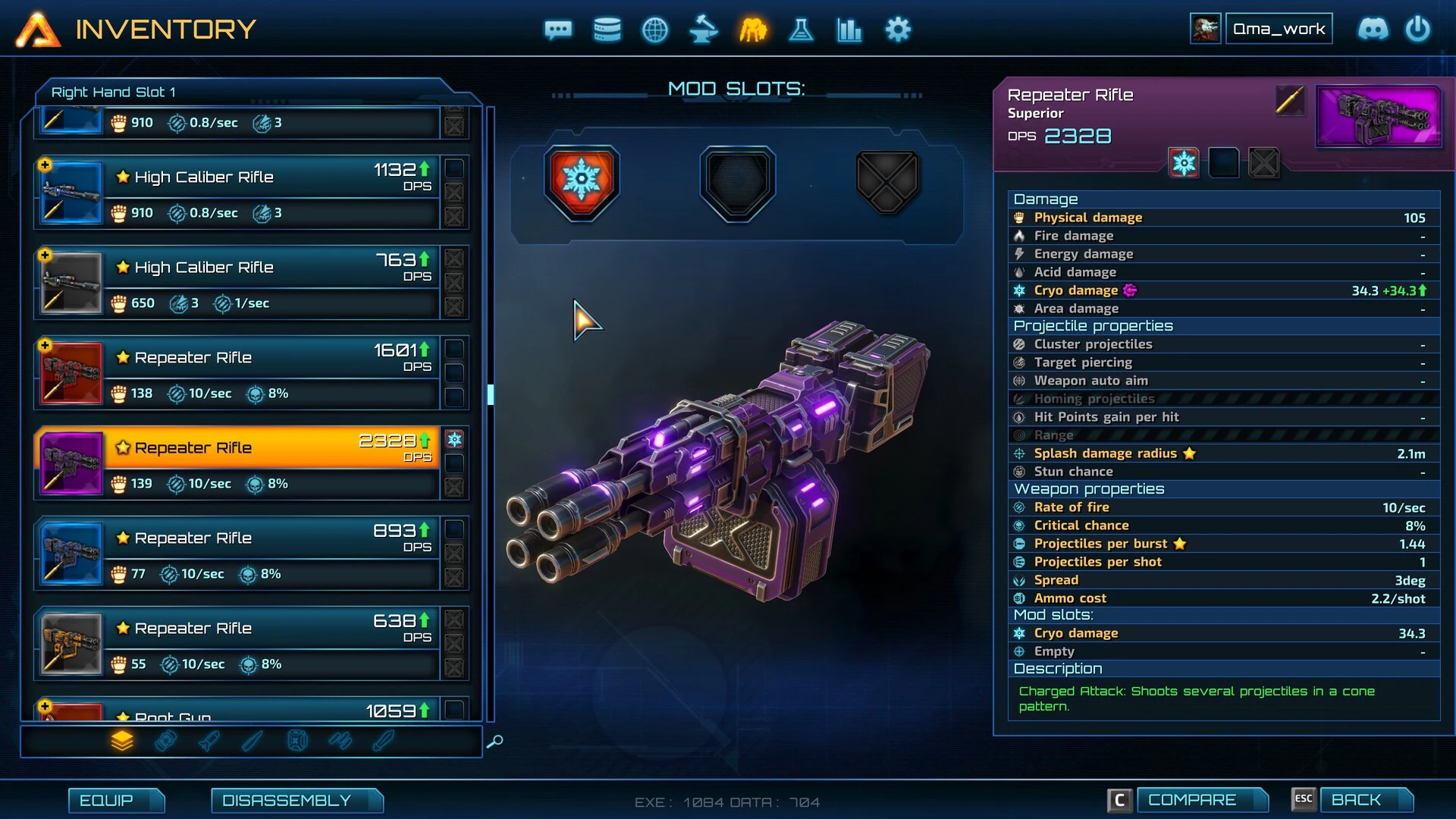Select the cryo damage mod slot
The width and height of the screenshot is (1456, 819).
coord(582,182)
